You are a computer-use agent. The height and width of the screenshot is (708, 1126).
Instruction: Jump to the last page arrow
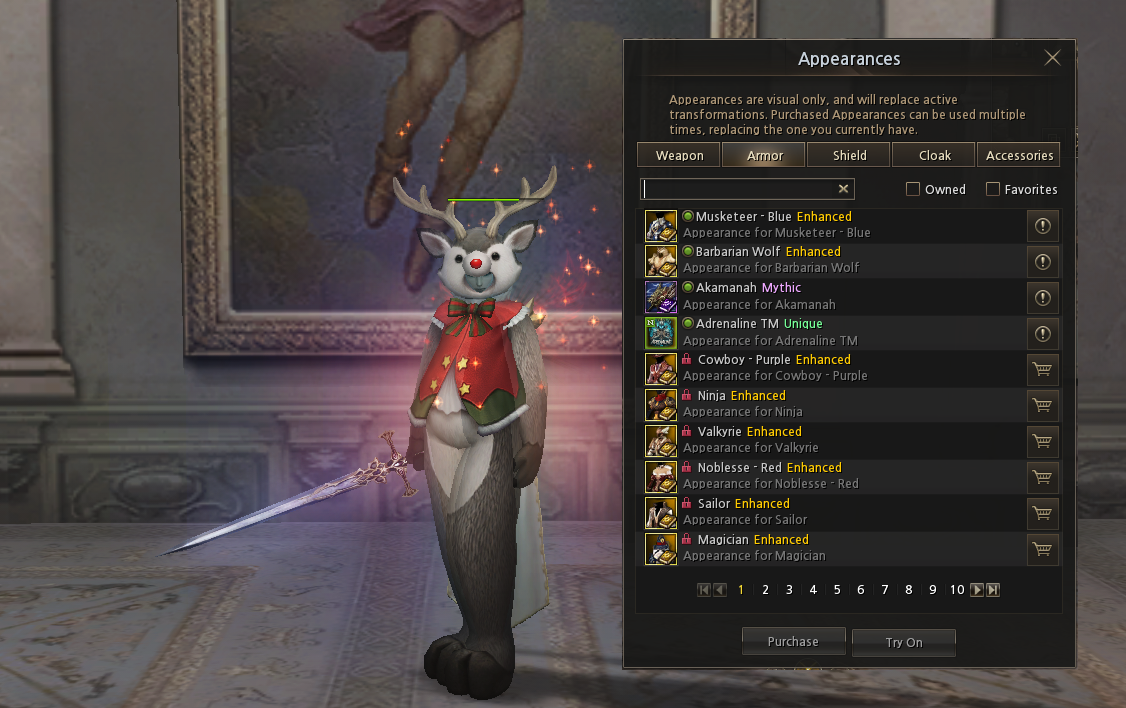click(x=993, y=590)
